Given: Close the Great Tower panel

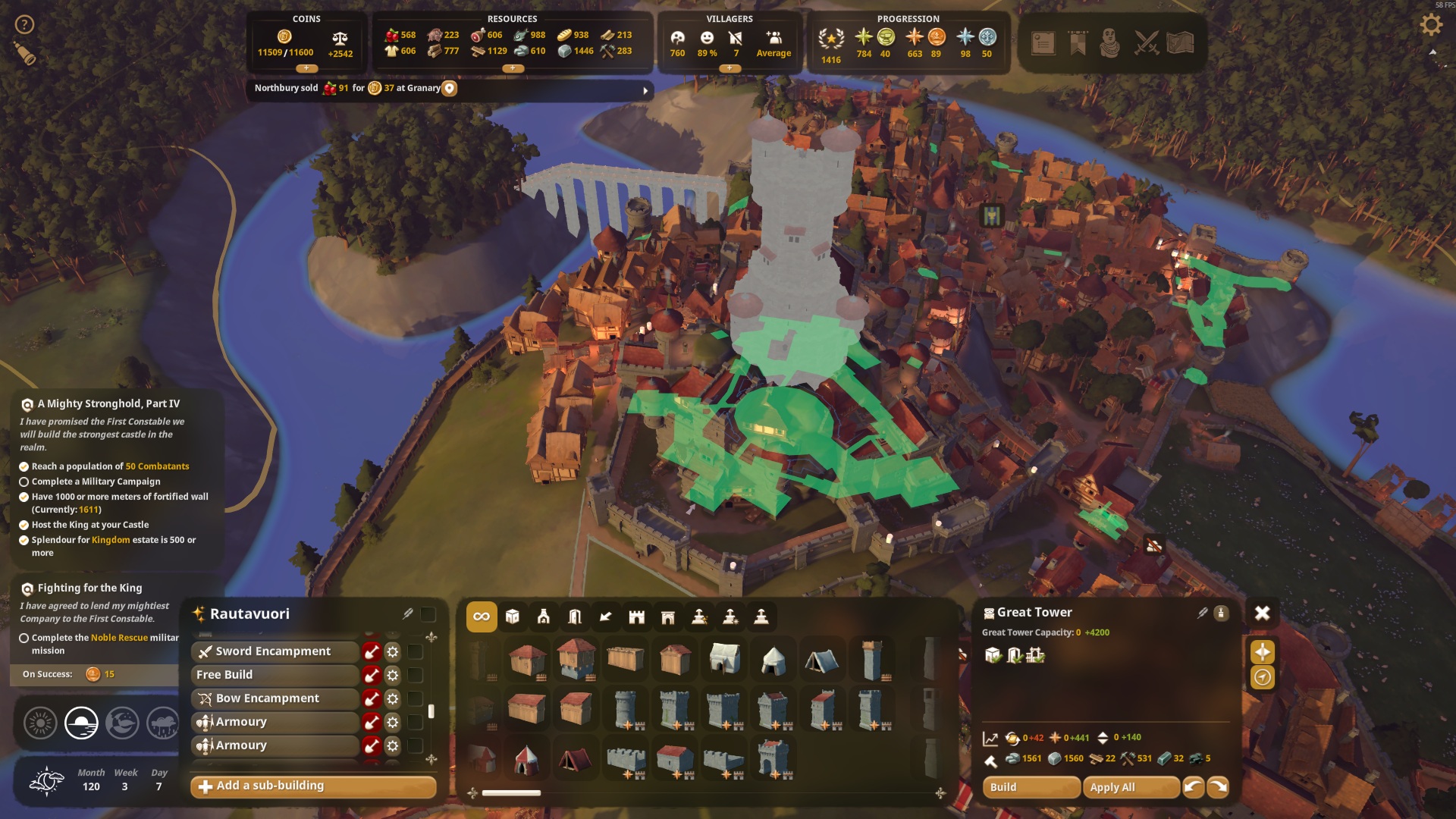Looking at the screenshot, I should (x=1262, y=613).
